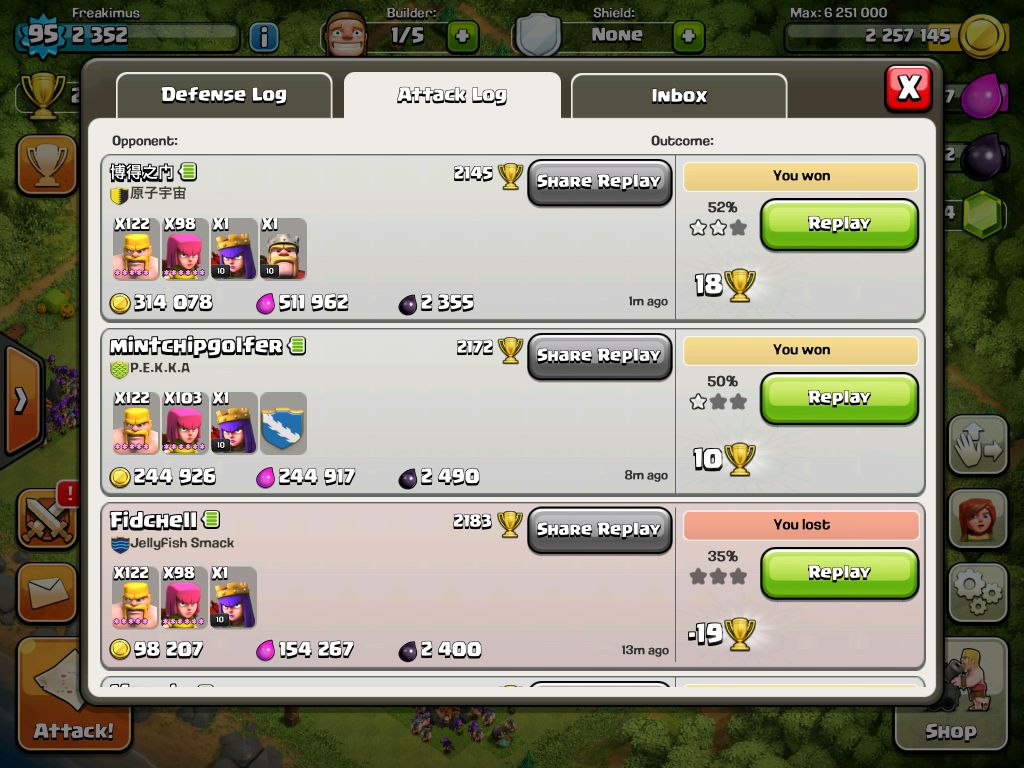Share replay of the 2145-trophy opponent battle
Viewport: 1024px width, 768px height.
click(599, 182)
